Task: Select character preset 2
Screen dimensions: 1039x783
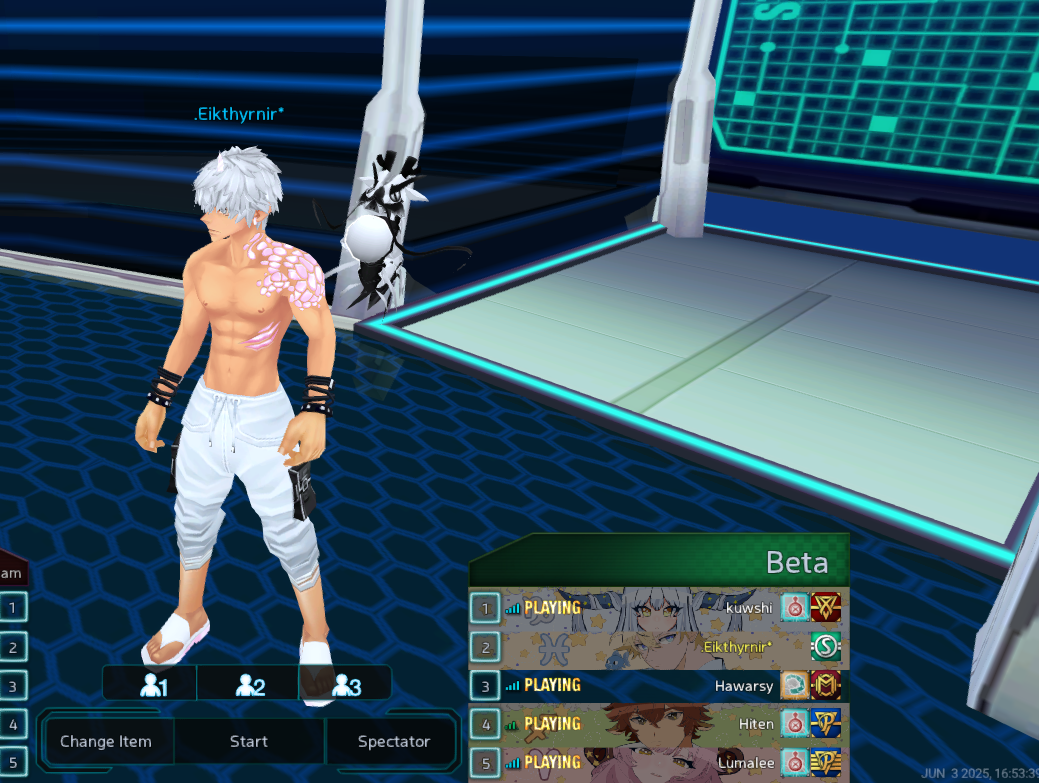Action: tap(249, 685)
